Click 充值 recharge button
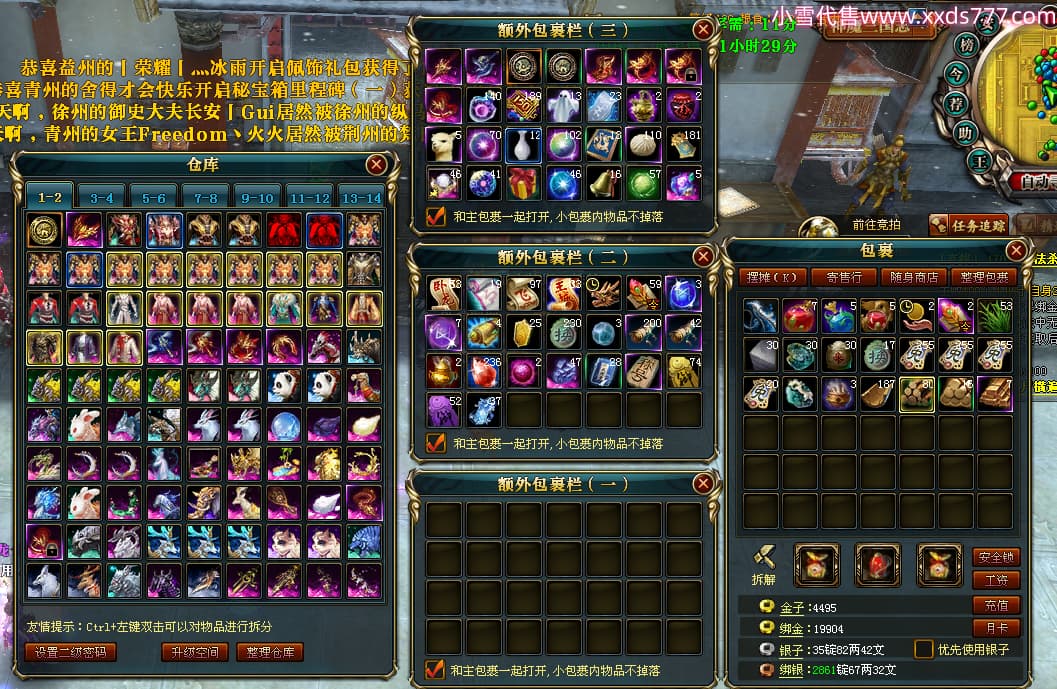Screen dimensions: 1057x689 pyautogui.click(x=995, y=605)
